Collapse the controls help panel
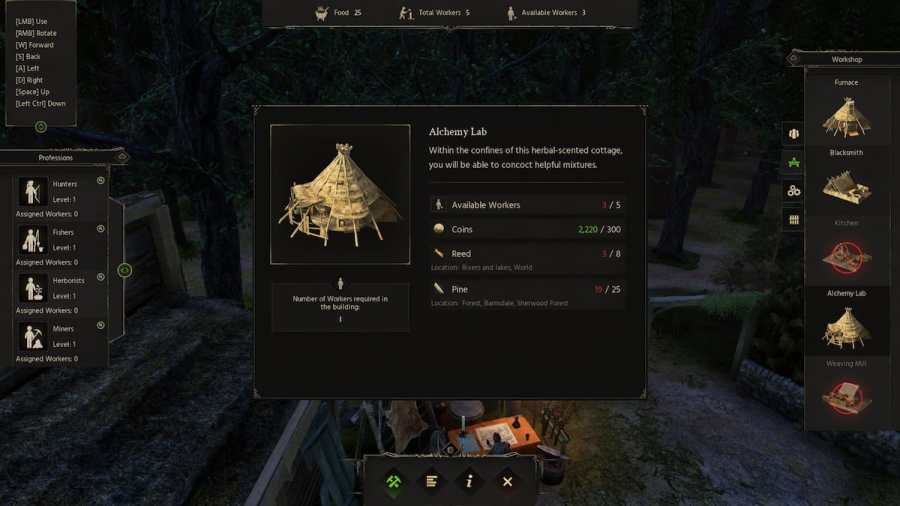900x506 pixels. point(41,127)
